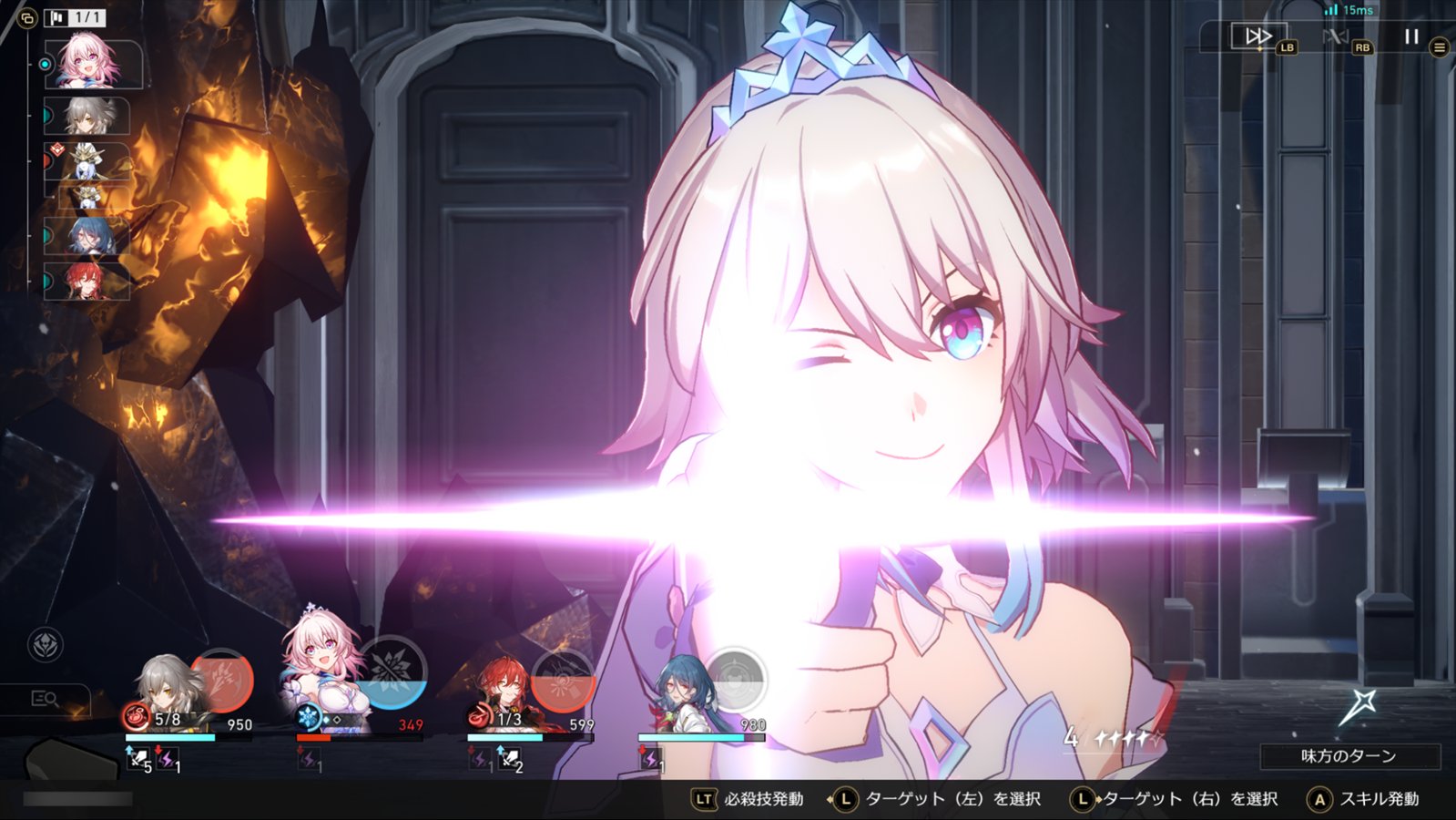Select the pink-haired girl's turn order portrait

(91, 63)
